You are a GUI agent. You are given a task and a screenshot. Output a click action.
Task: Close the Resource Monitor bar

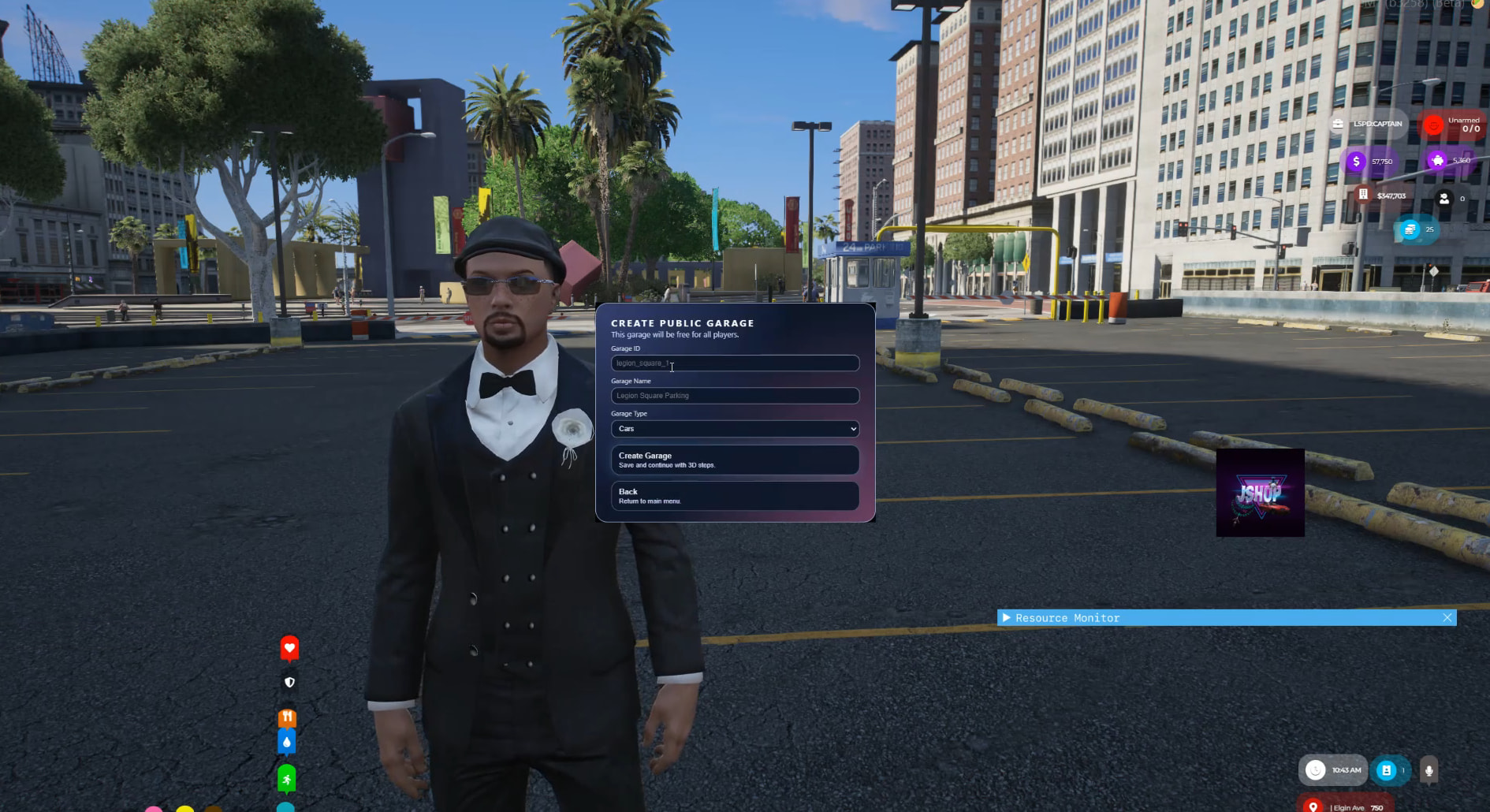point(1447,618)
